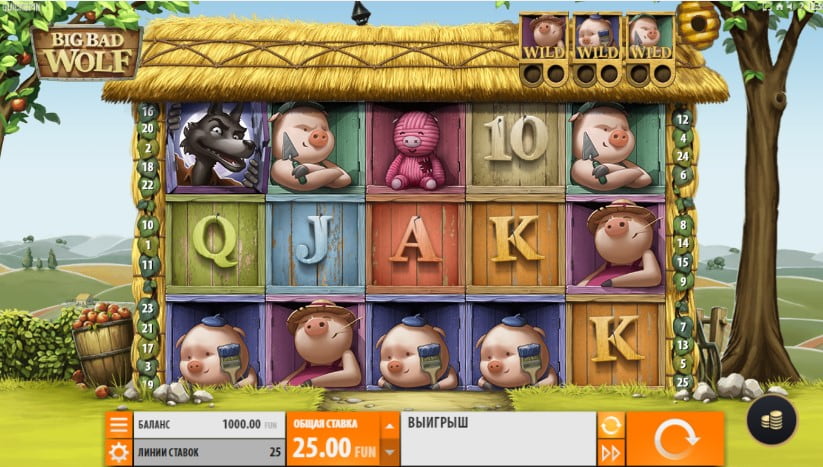
Task: Toggle fast-forward turbo spin mode
Action: pyautogui.click(x=610, y=452)
